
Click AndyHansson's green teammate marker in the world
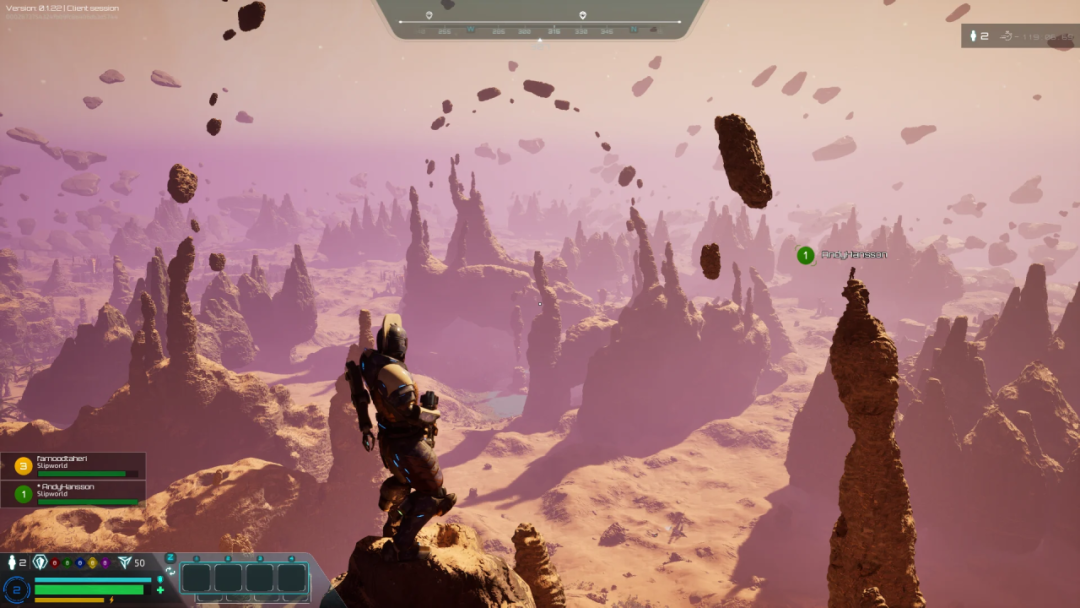805,255
